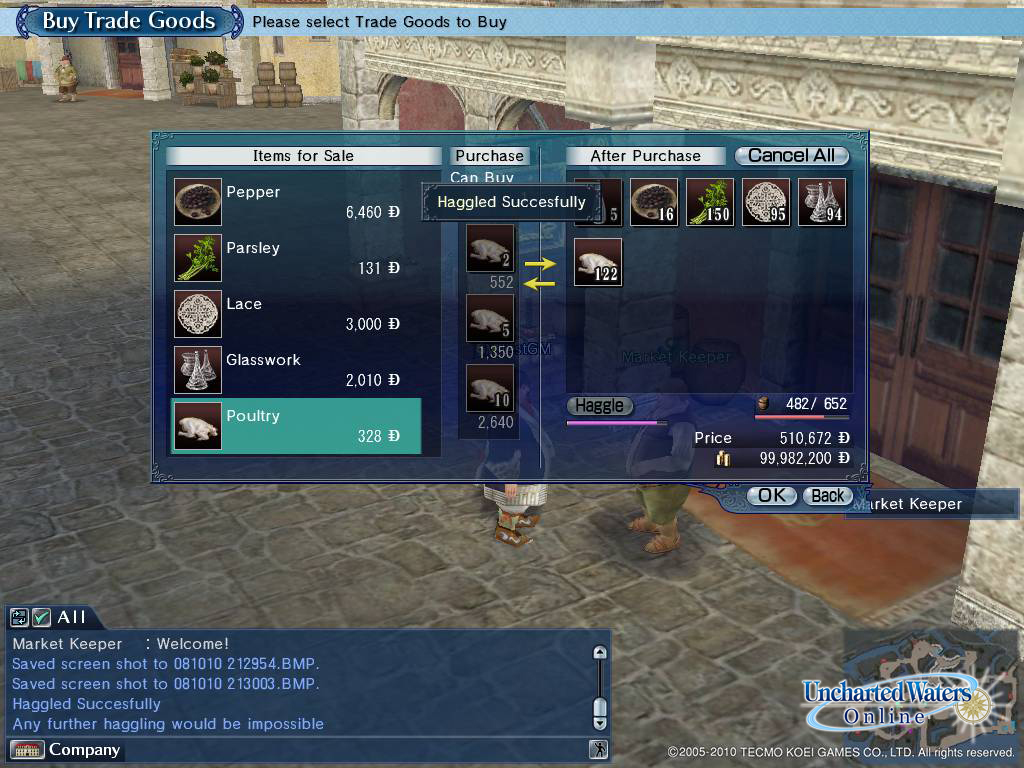Image resolution: width=1024 pixels, height=768 pixels.
Task: Select the 94 glasswork stack after purchase
Action: click(822, 203)
